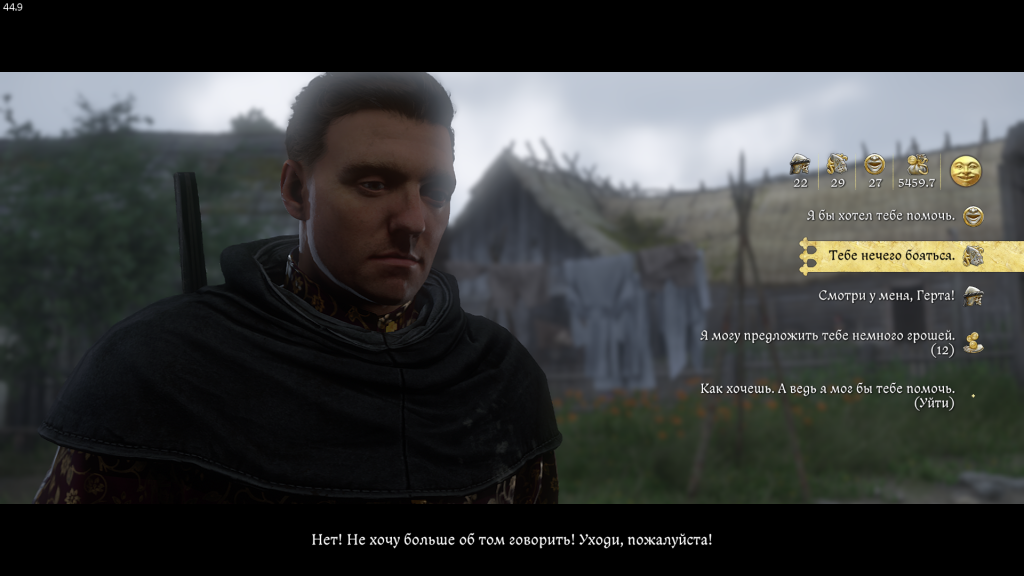Image resolution: width=1024 pixels, height=576 pixels.
Task: Pick the "Смотри у меня, Герта!" threat
Action: click(886, 296)
